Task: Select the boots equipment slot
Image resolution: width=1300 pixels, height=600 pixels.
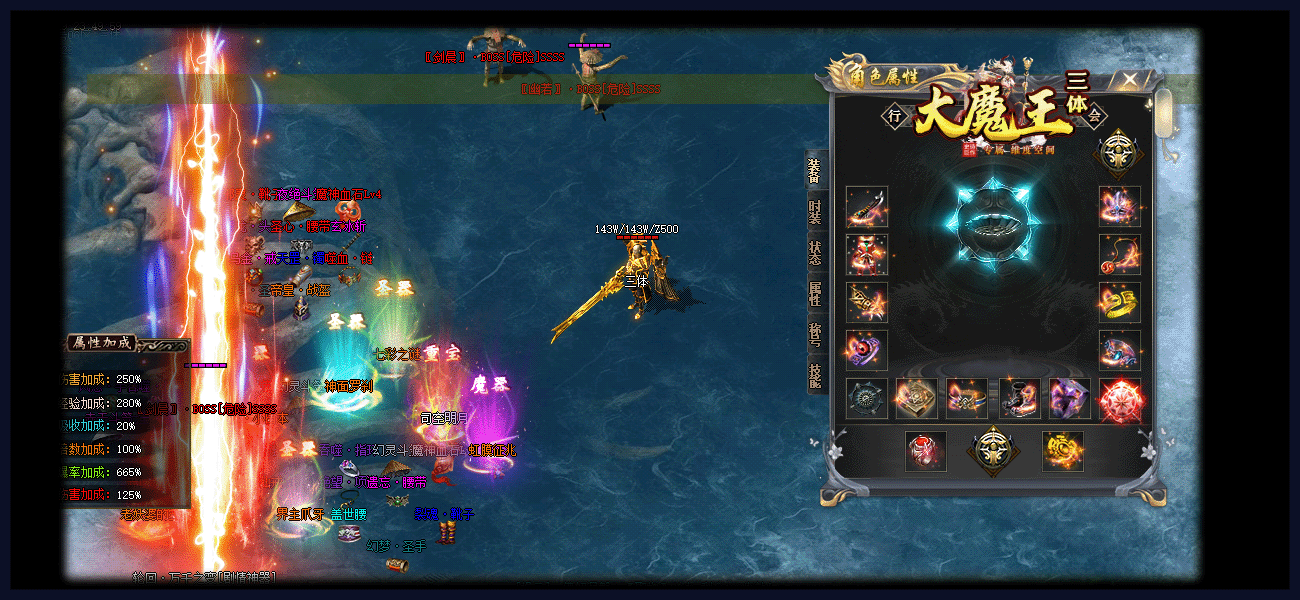Action: (1019, 398)
